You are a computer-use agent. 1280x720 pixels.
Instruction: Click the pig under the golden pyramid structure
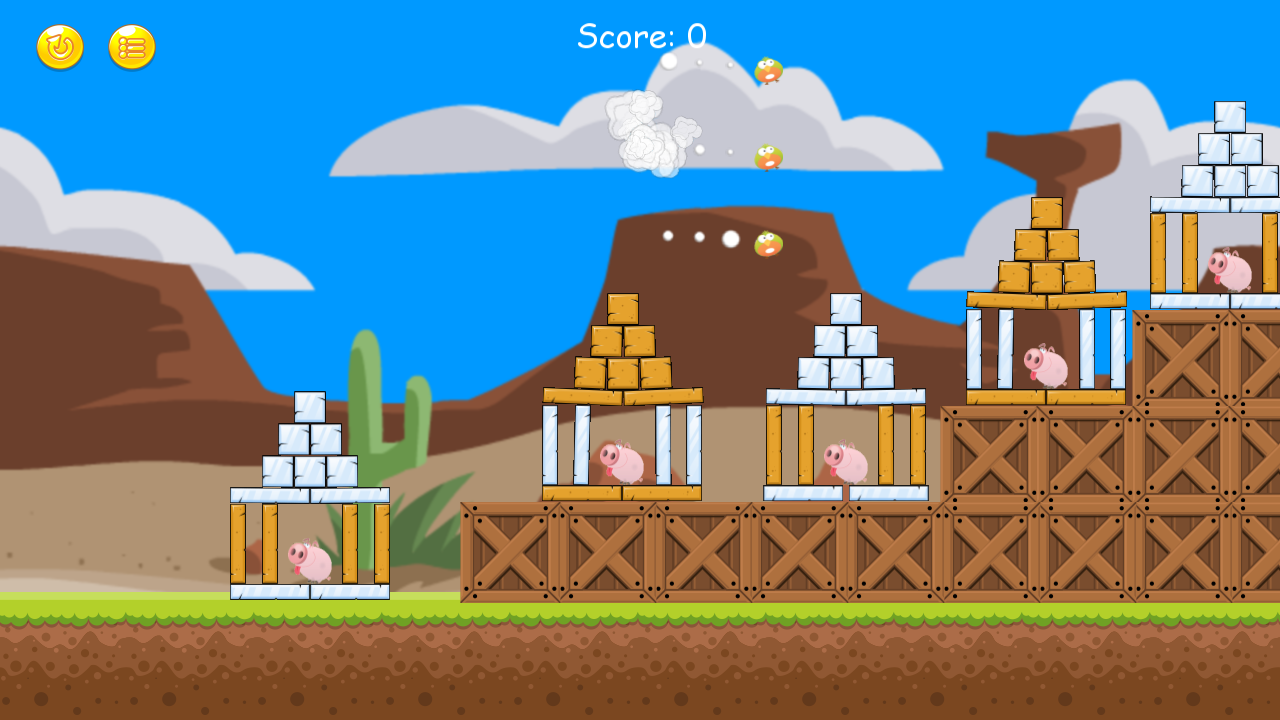[x=621, y=462]
